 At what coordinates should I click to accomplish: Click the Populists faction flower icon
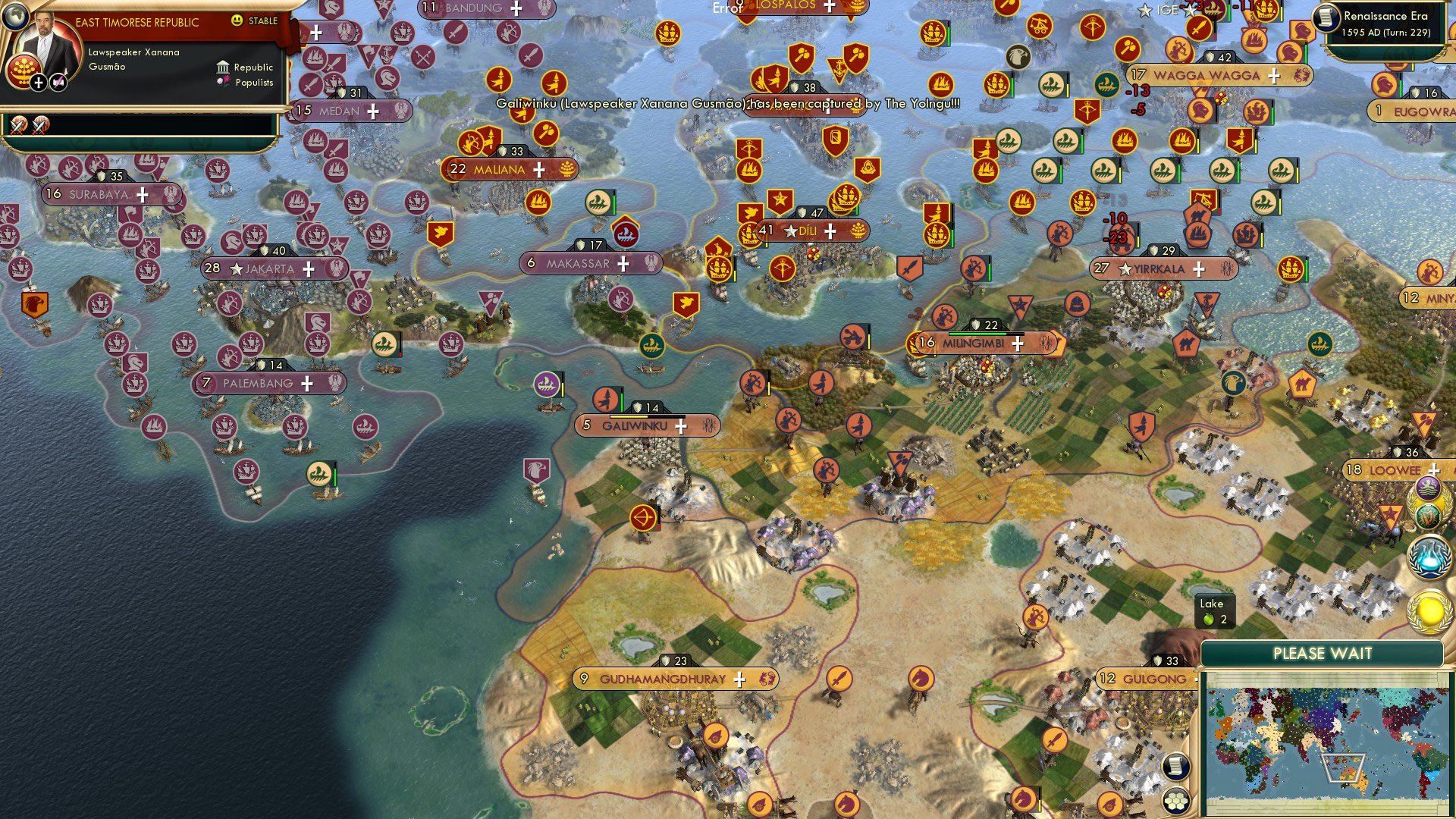click(x=222, y=82)
